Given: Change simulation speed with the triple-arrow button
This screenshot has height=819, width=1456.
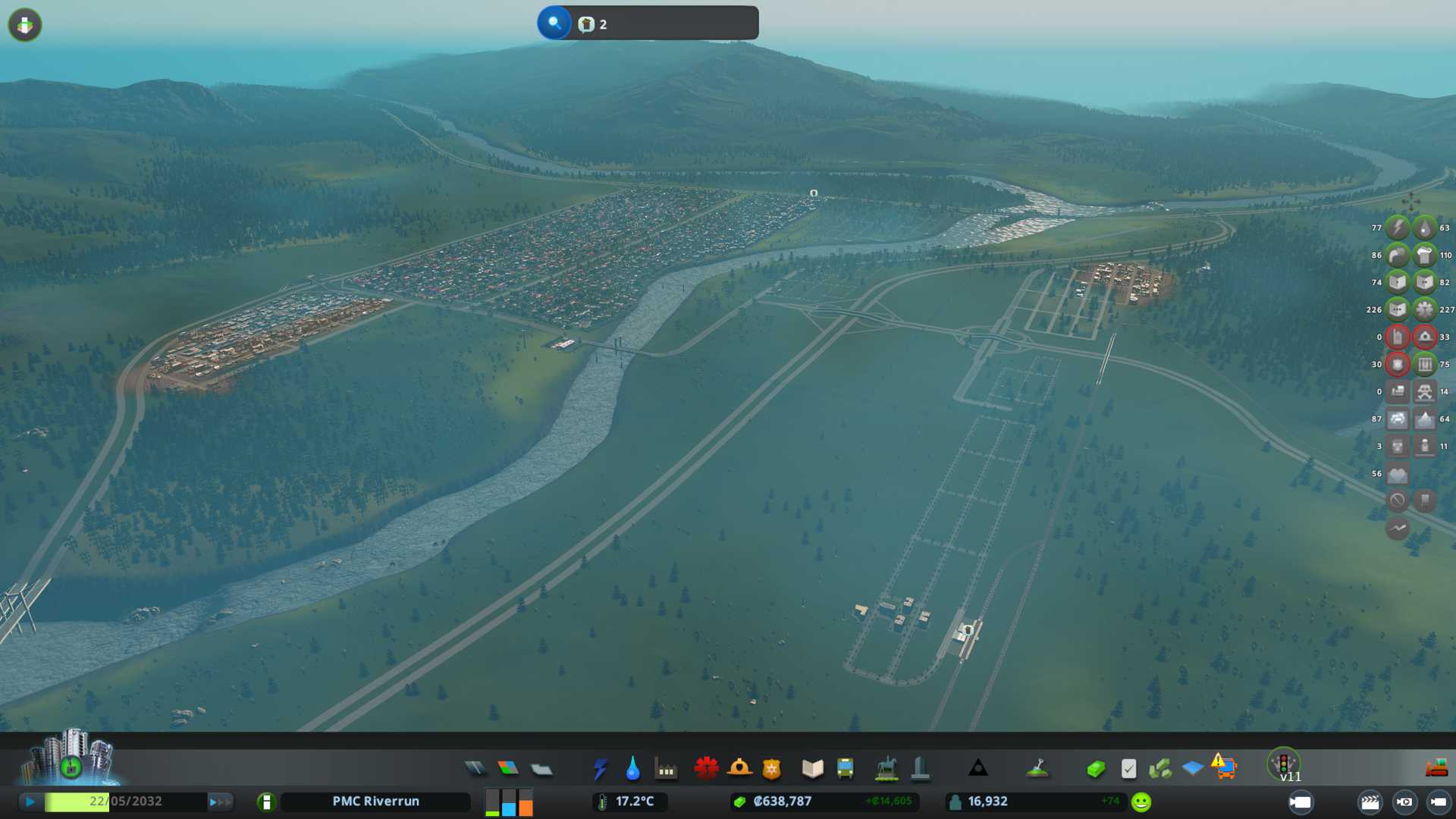Looking at the screenshot, I should pos(220,802).
